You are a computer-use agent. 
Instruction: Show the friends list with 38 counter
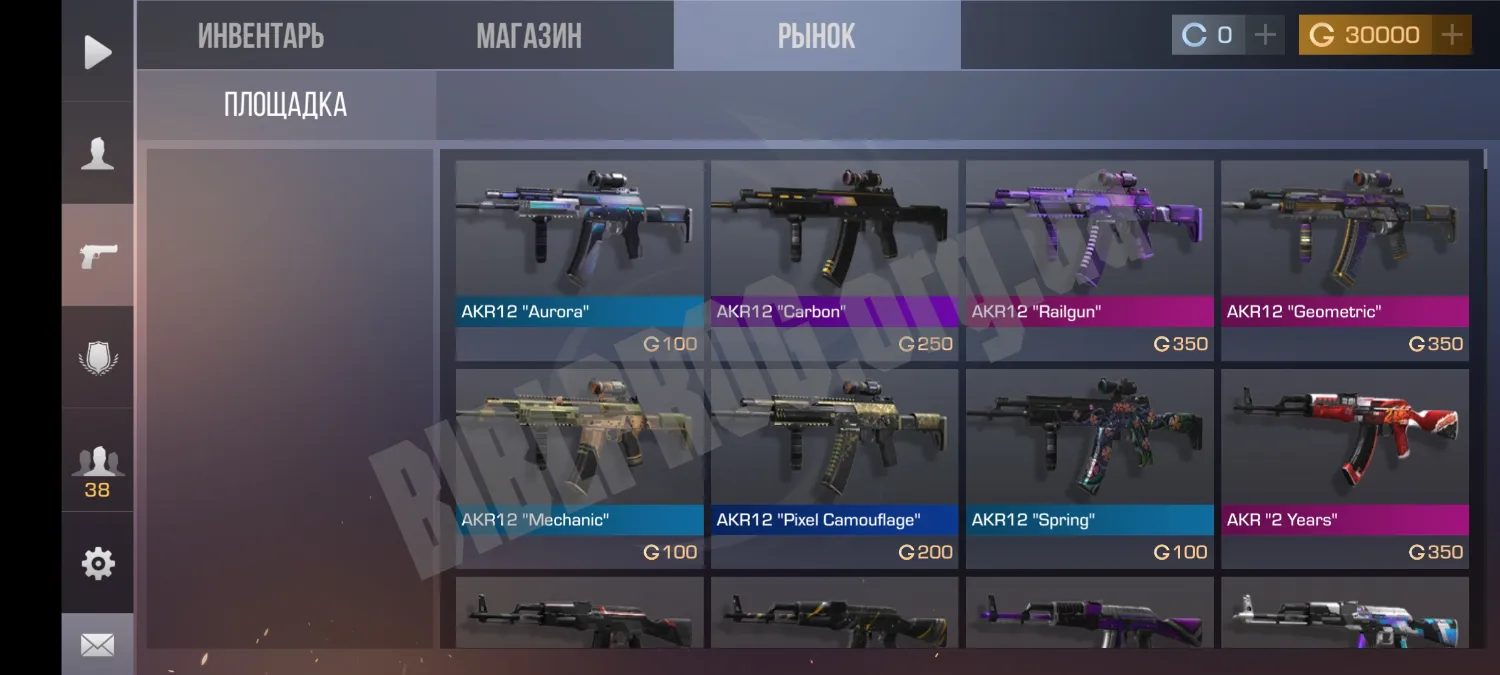point(97,468)
